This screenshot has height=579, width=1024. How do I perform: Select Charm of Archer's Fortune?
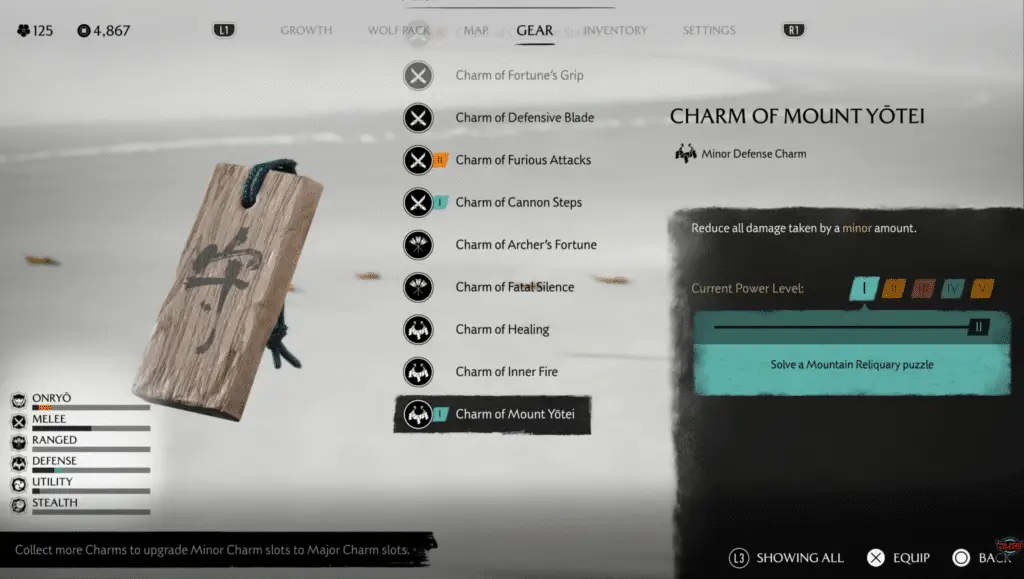coord(526,245)
